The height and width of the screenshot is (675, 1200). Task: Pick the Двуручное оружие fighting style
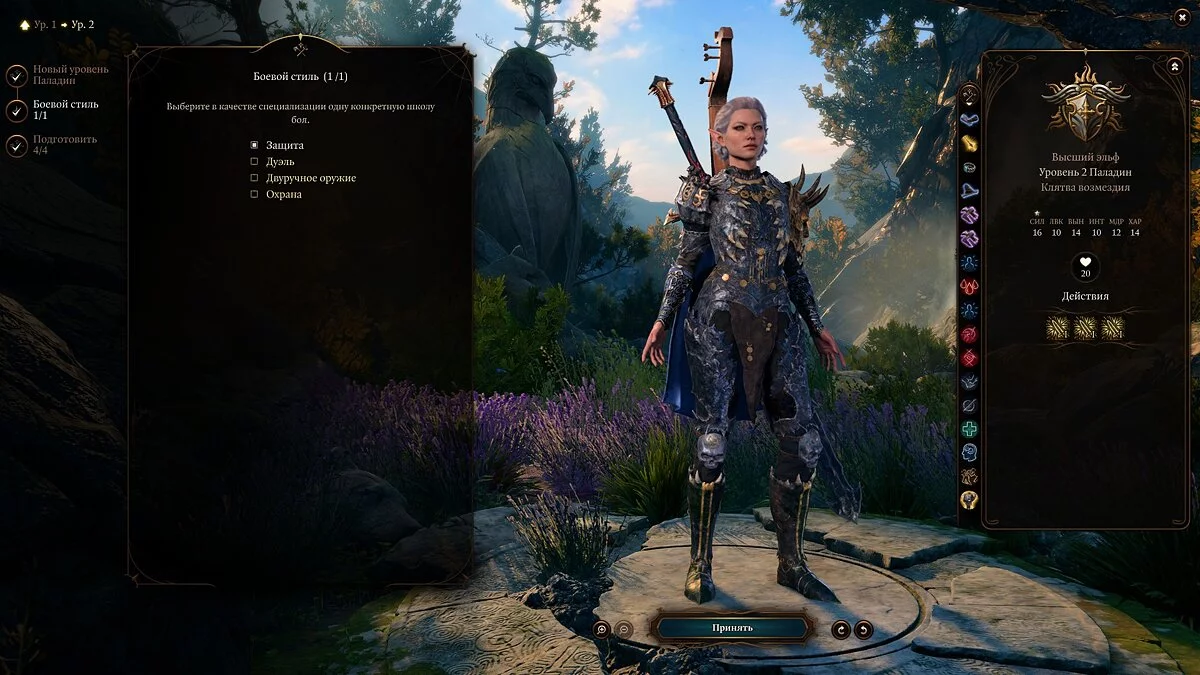tap(254, 178)
